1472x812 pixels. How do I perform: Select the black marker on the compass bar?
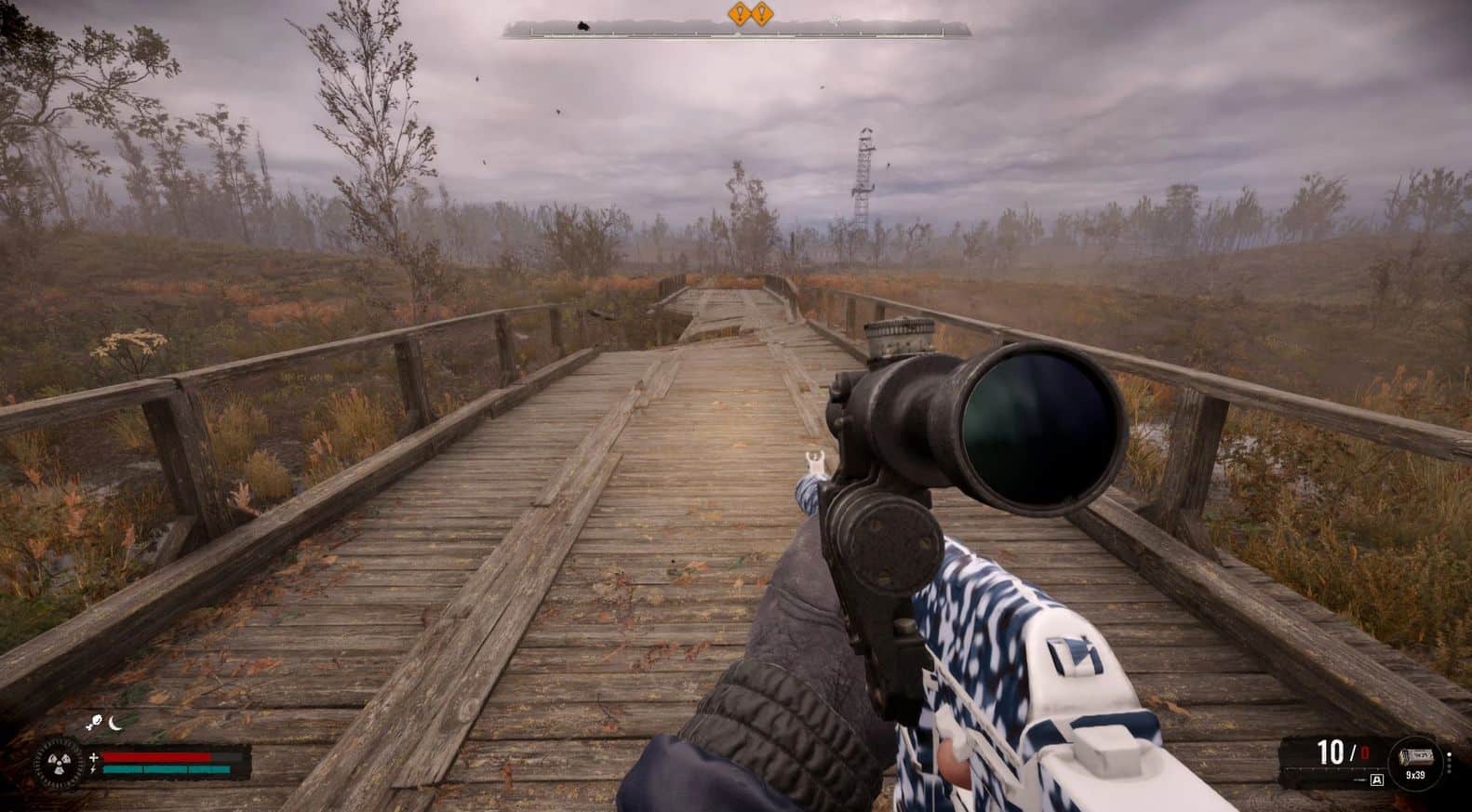click(x=583, y=27)
